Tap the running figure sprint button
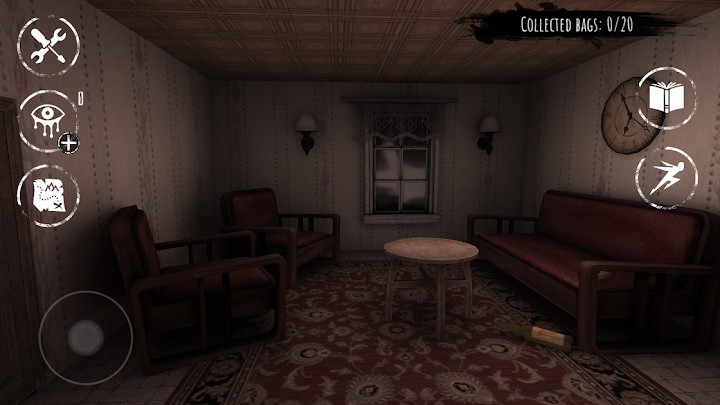The height and width of the screenshot is (405, 720). pyautogui.click(x=666, y=177)
